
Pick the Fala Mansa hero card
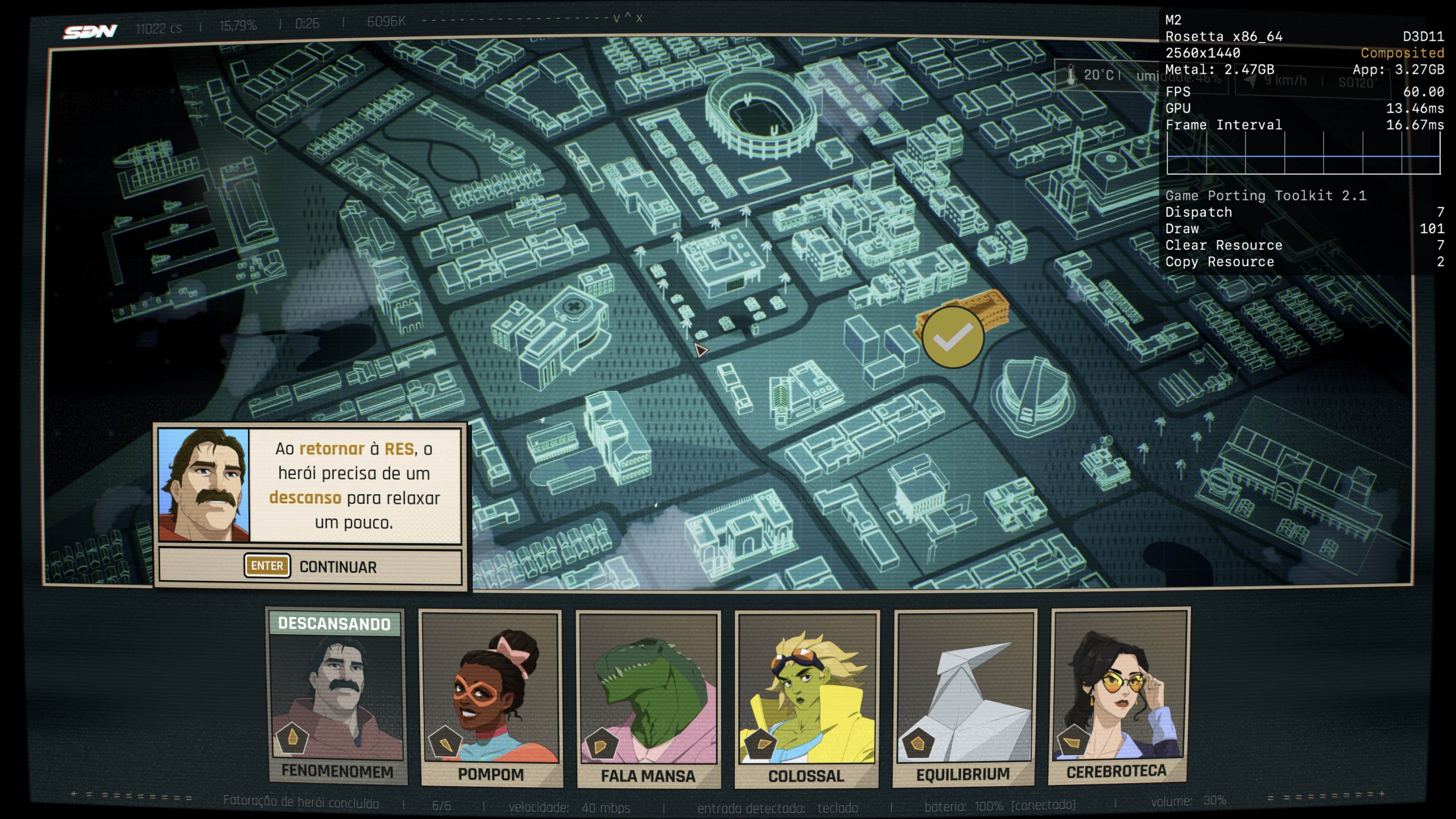[x=648, y=698]
